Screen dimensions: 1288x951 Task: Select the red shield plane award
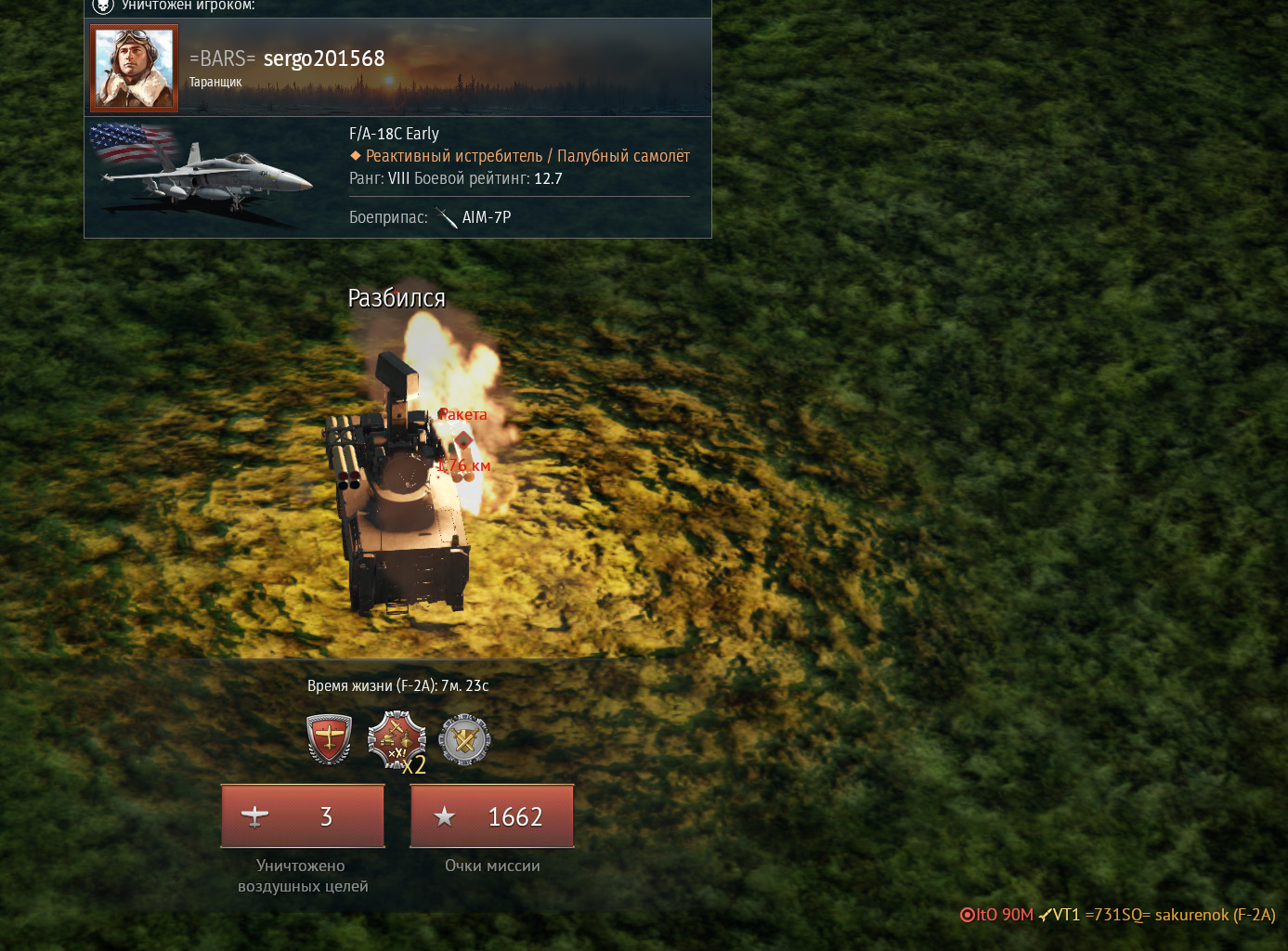click(x=329, y=739)
